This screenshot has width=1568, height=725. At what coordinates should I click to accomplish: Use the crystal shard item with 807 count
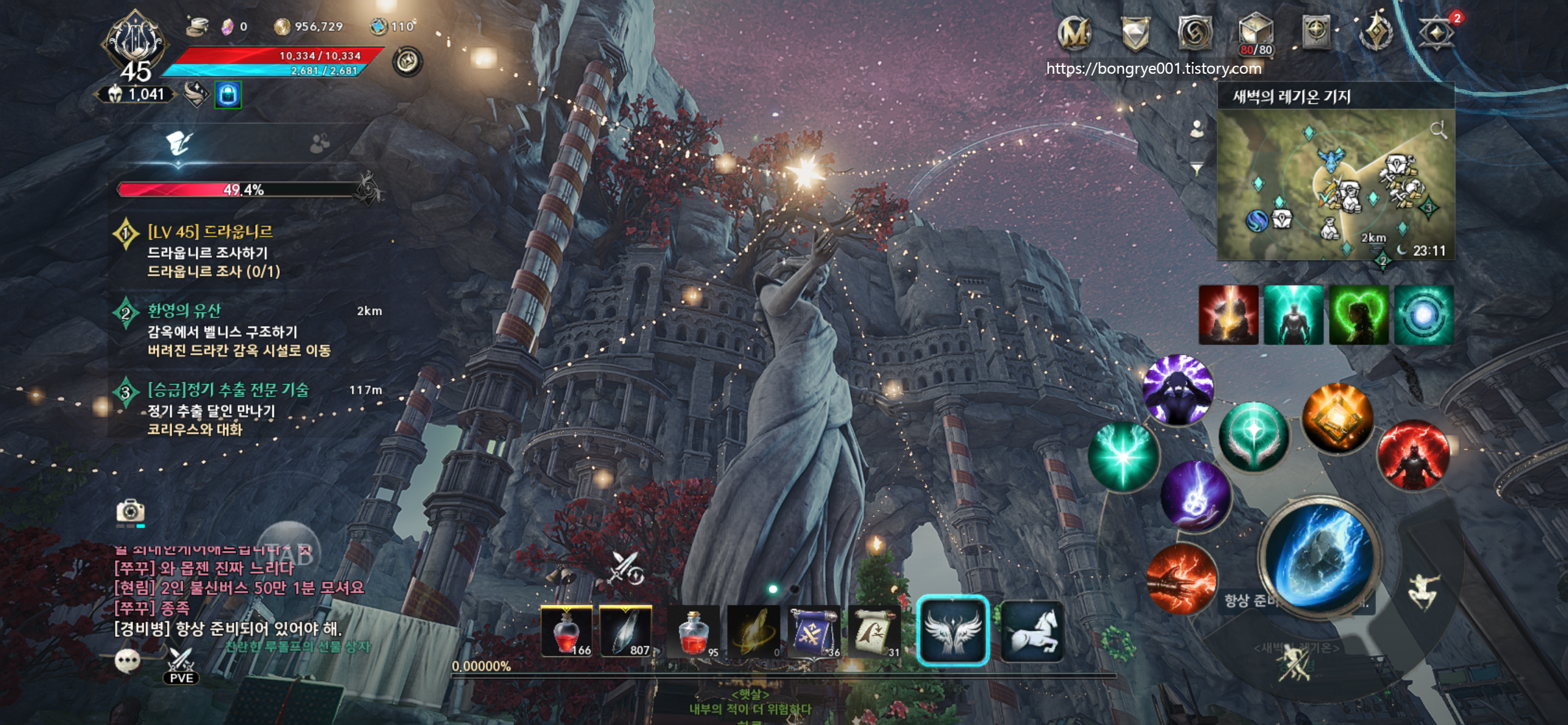625,631
